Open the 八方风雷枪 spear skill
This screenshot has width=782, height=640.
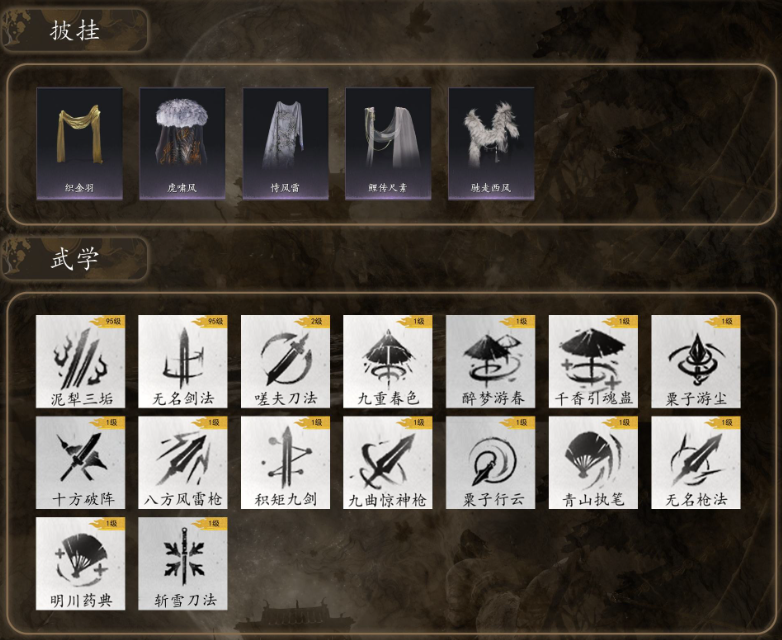[x=183, y=463]
